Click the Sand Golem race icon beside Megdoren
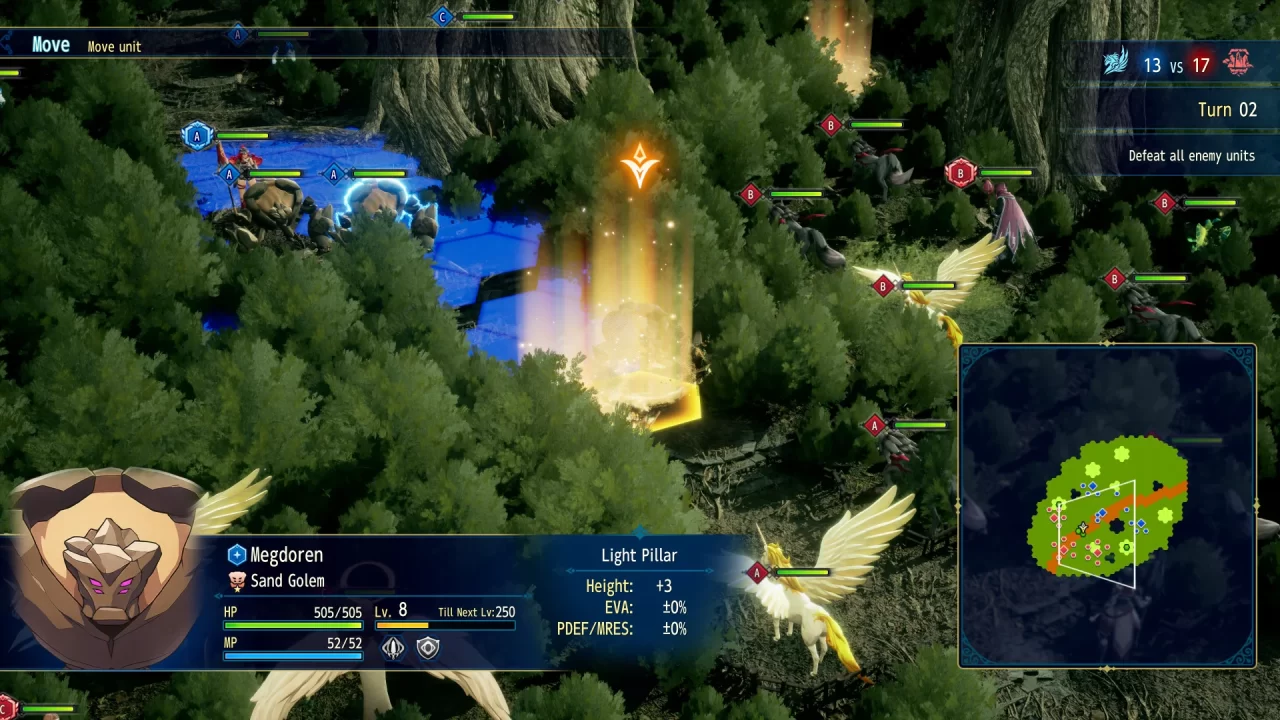 coord(236,579)
